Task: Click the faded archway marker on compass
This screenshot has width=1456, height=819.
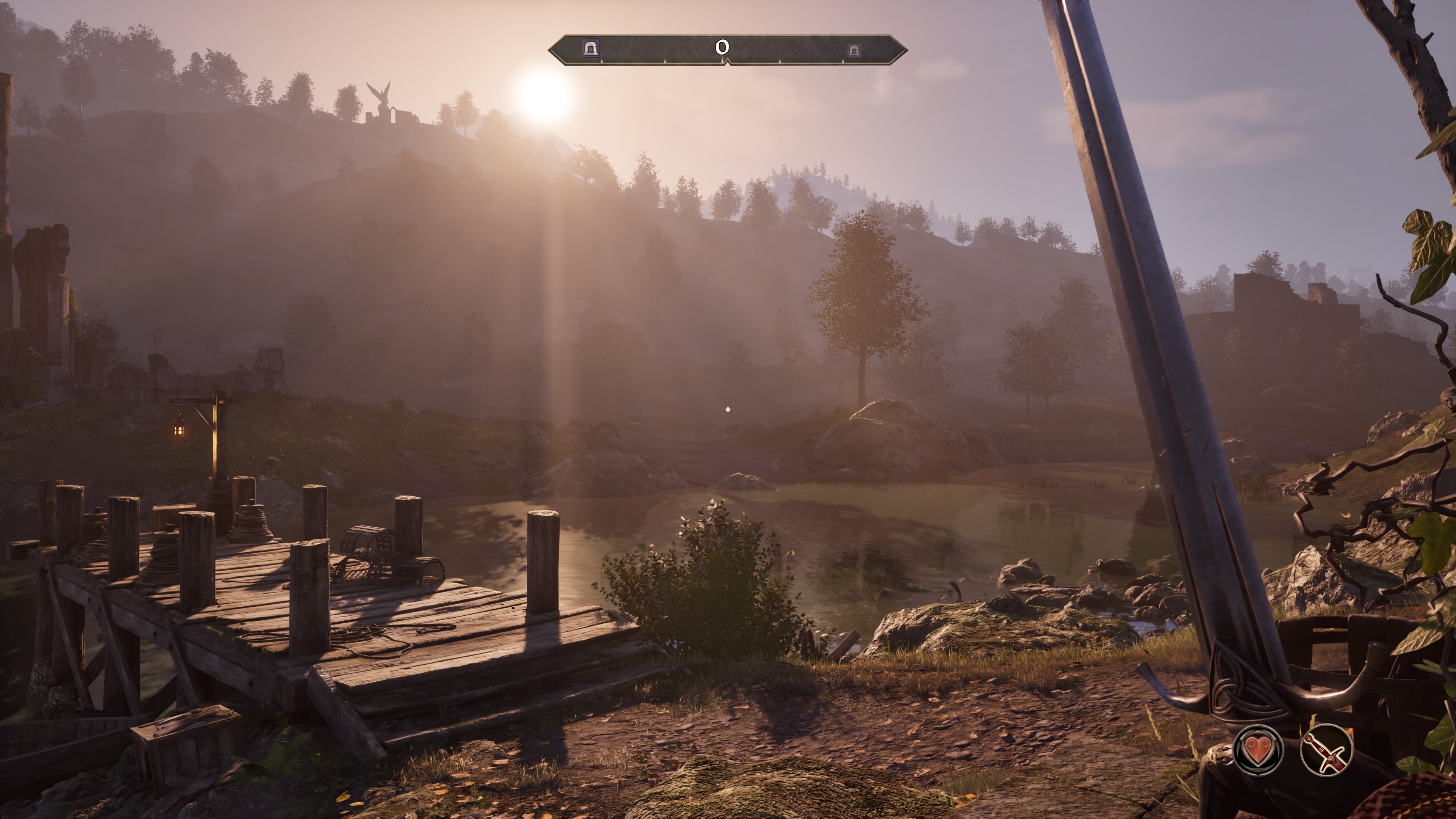Action: [853, 50]
